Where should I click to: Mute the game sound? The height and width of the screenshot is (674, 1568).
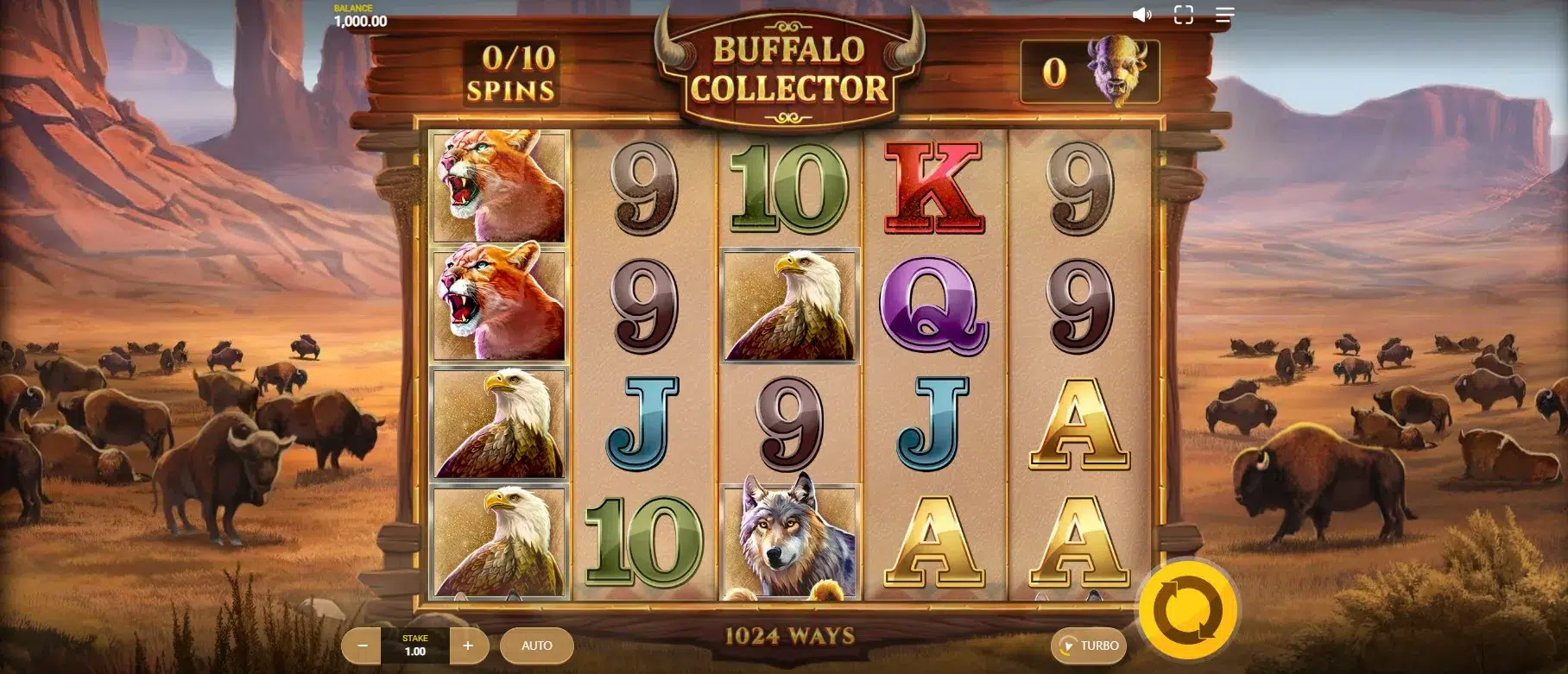pos(1142,16)
